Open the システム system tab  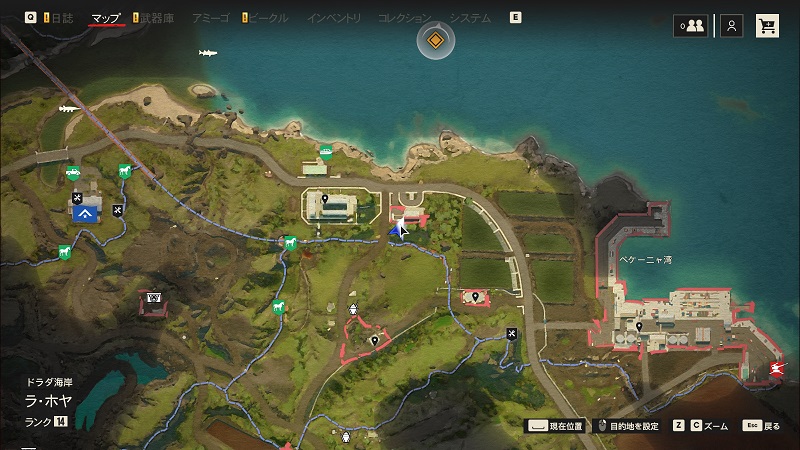(x=470, y=18)
